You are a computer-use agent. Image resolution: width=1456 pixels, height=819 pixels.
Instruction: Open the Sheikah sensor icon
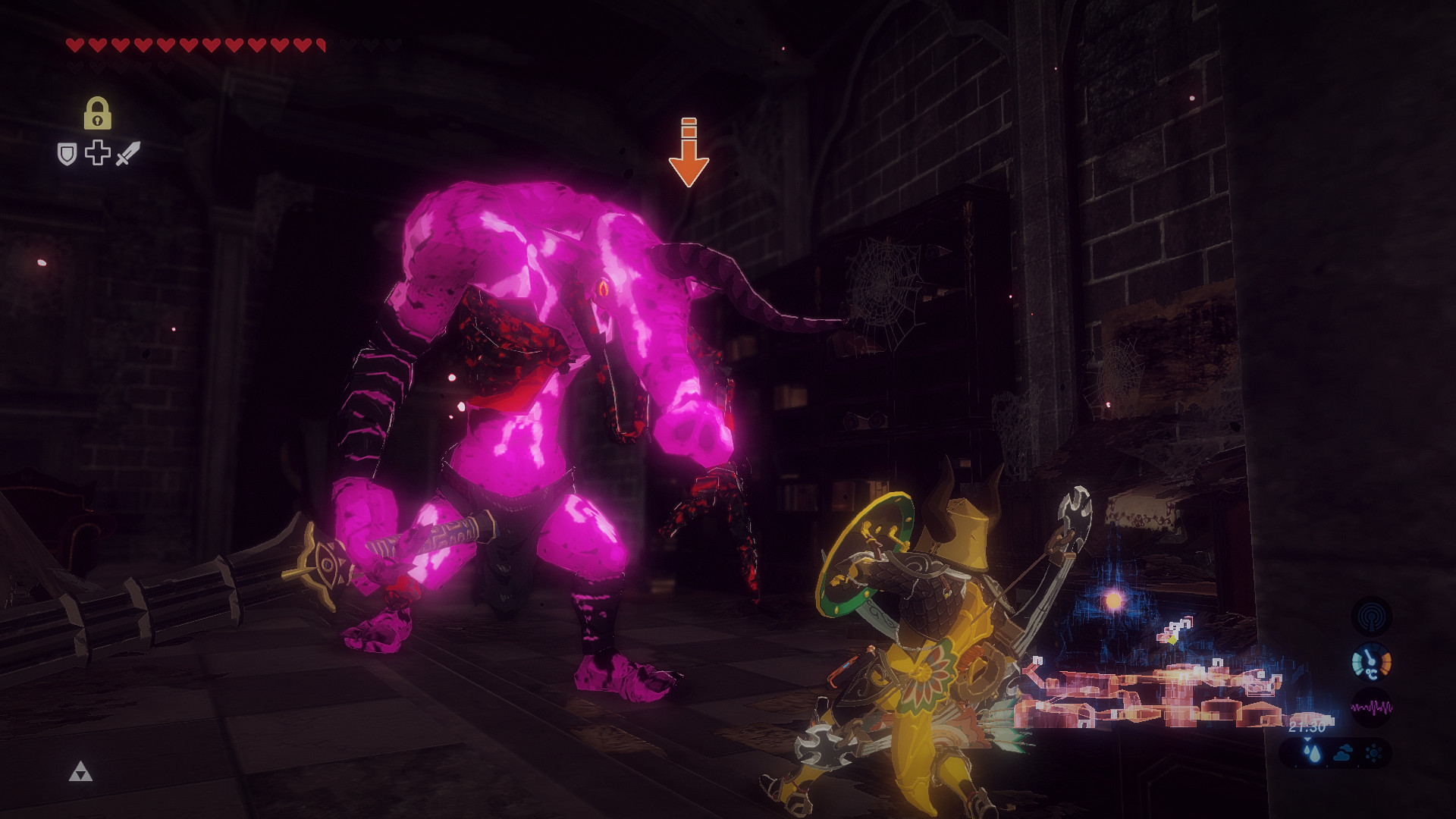(x=1373, y=616)
